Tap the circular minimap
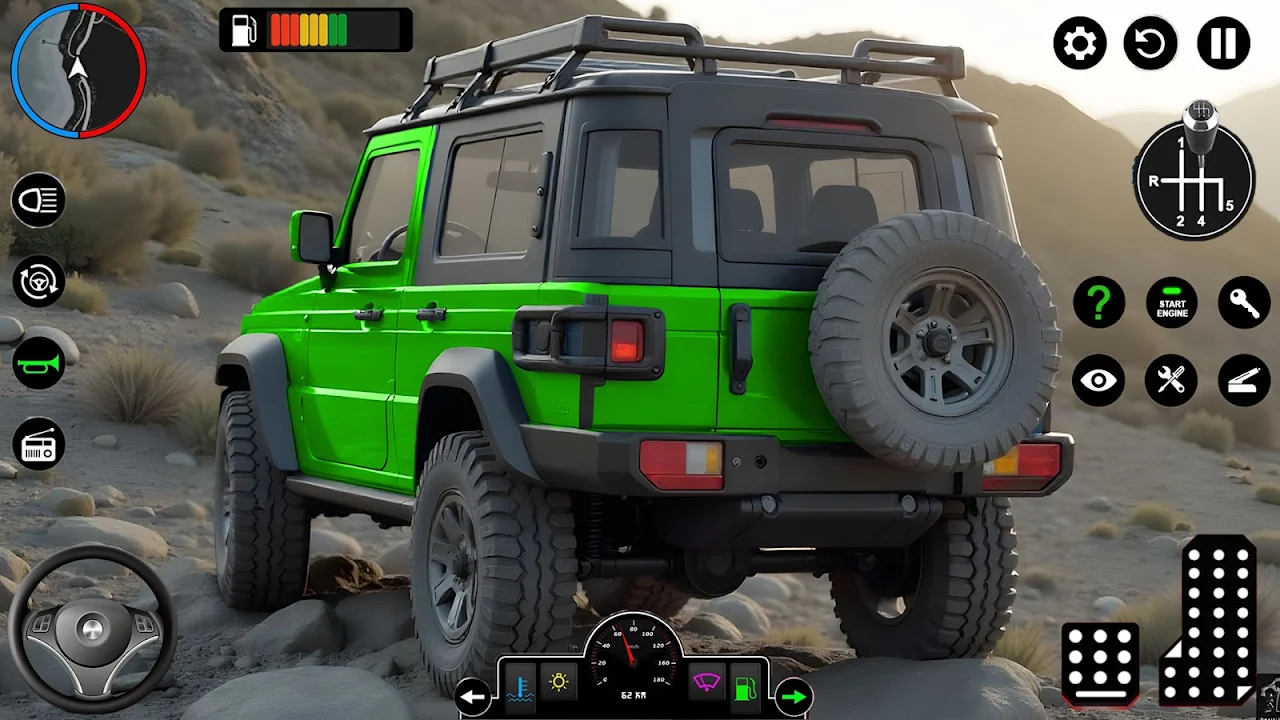The height and width of the screenshot is (720, 1280). [78, 70]
